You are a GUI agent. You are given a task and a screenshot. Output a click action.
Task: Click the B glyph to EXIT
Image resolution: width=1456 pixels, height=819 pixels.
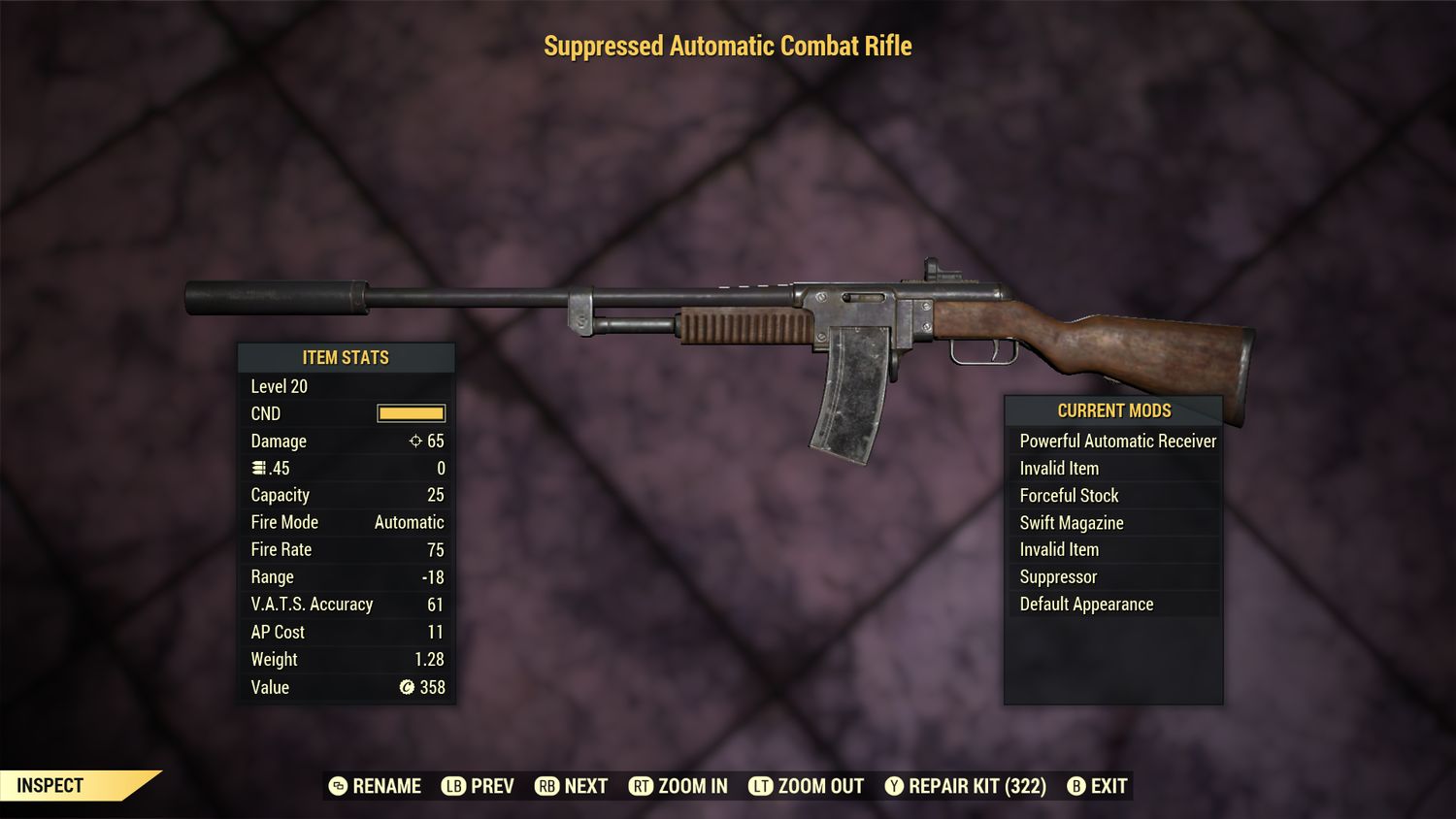(x=1075, y=786)
